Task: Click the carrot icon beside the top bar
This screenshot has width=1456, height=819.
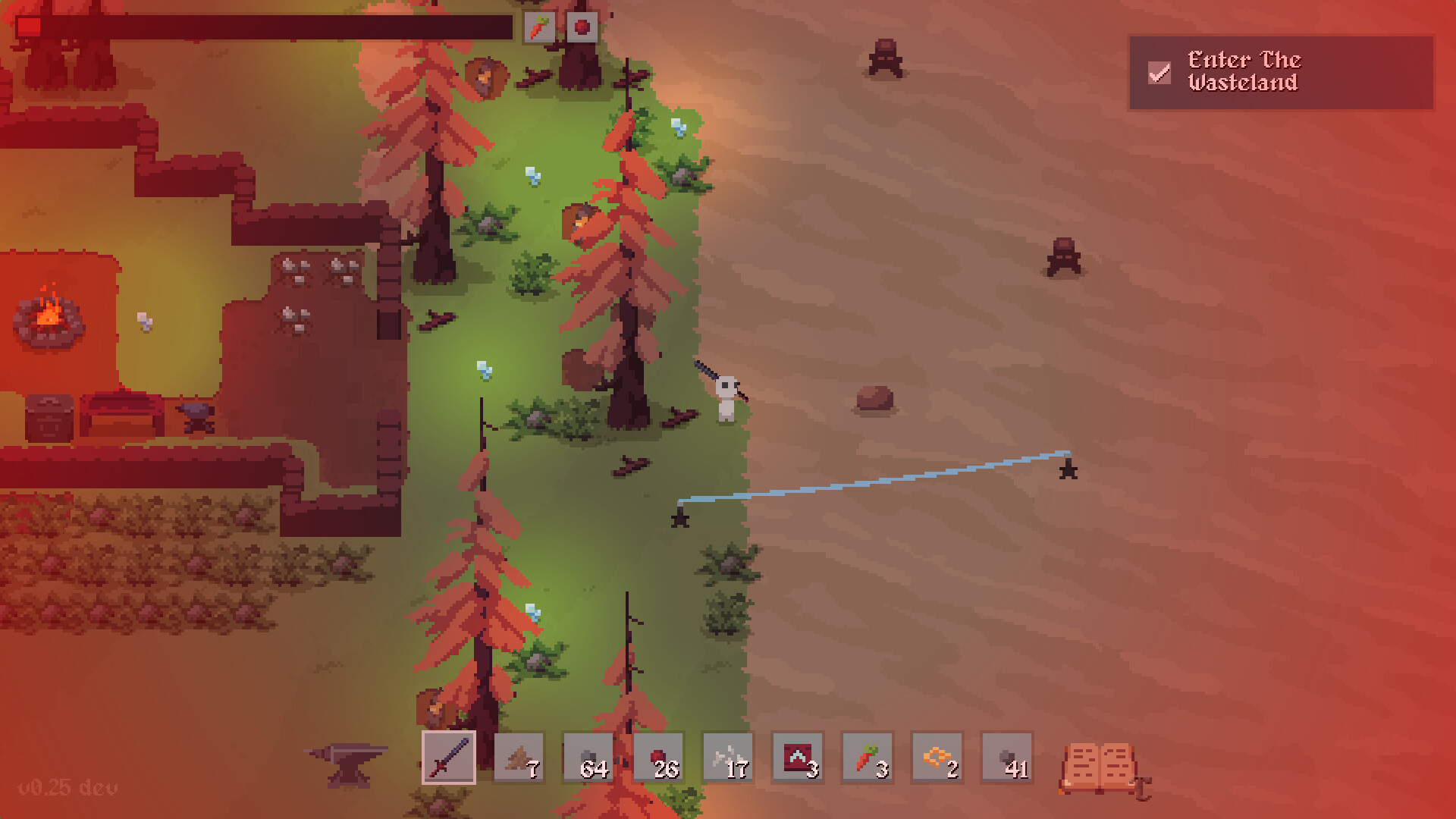Action: pos(539,28)
